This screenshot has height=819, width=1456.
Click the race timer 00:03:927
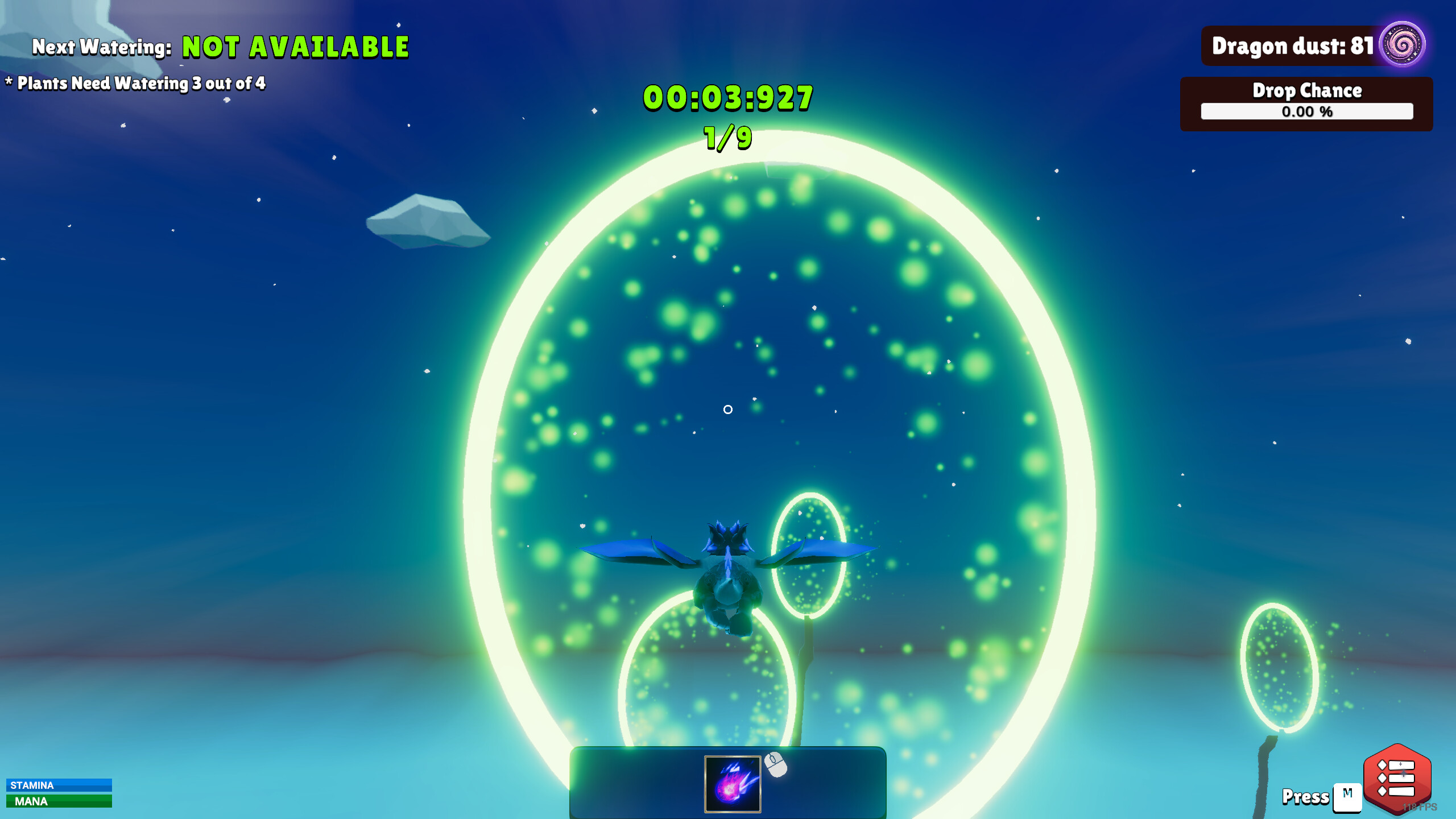(x=727, y=98)
